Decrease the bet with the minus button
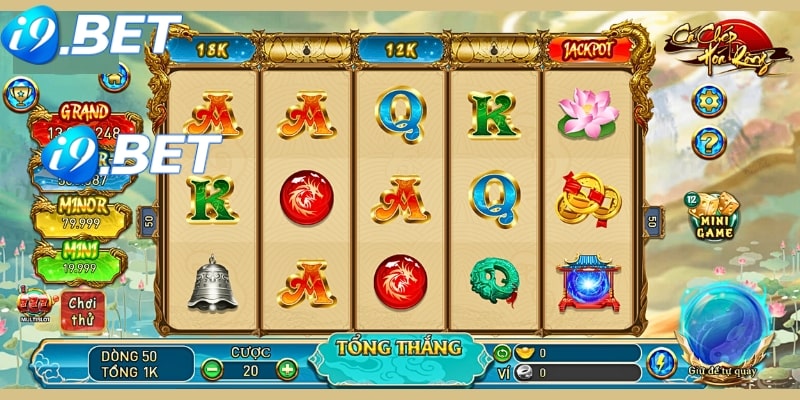This screenshot has height=400, width=800. coord(212,369)
